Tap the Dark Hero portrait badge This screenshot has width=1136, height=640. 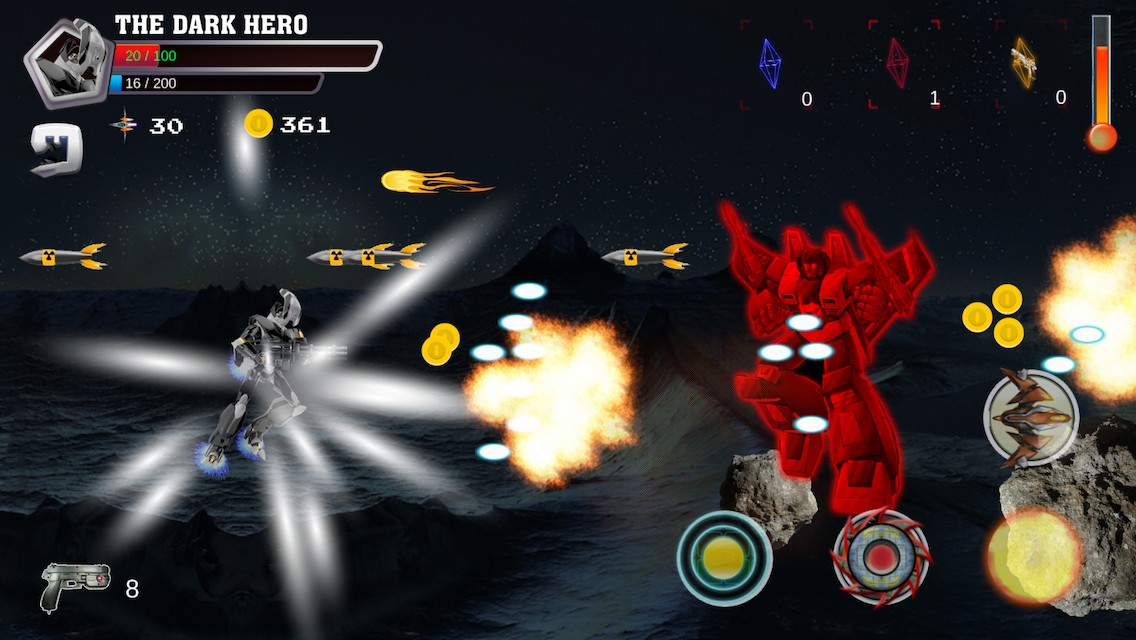67,62
